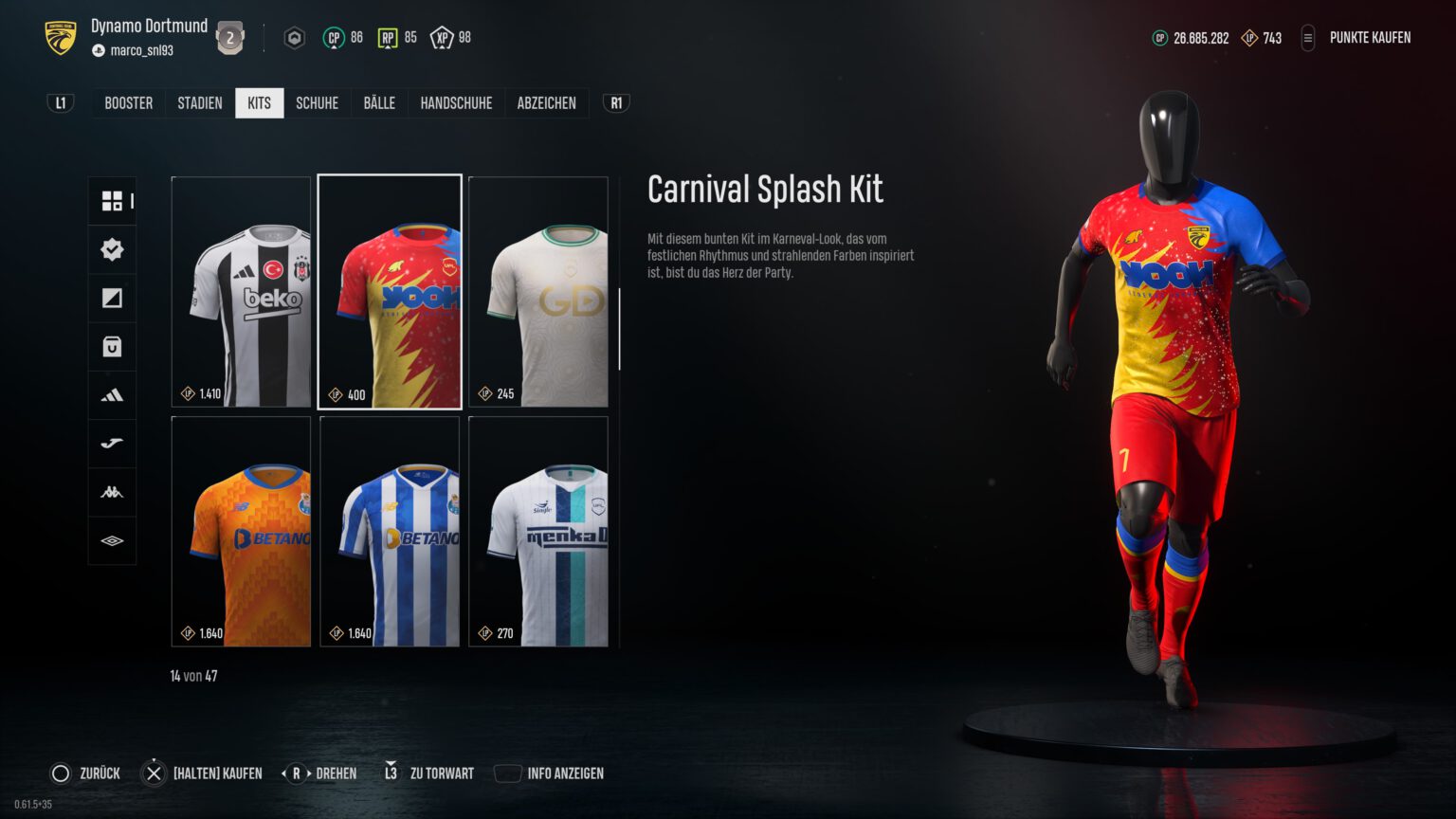Select the BÄLLE tab
This screenshot has height=819, width=1456.
[x=379, y=102]
